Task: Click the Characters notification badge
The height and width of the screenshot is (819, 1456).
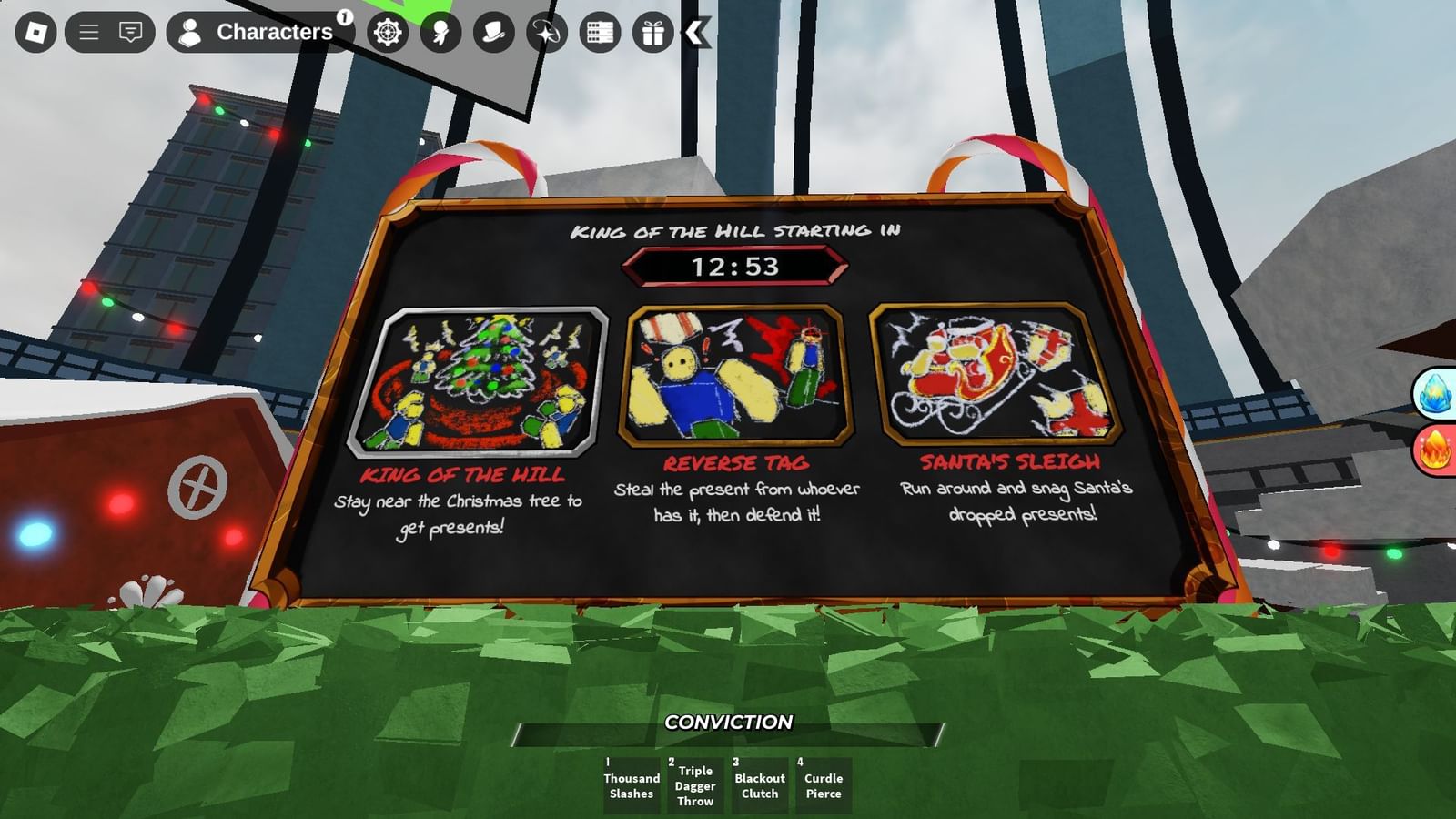Action: [x=344, y=16]
